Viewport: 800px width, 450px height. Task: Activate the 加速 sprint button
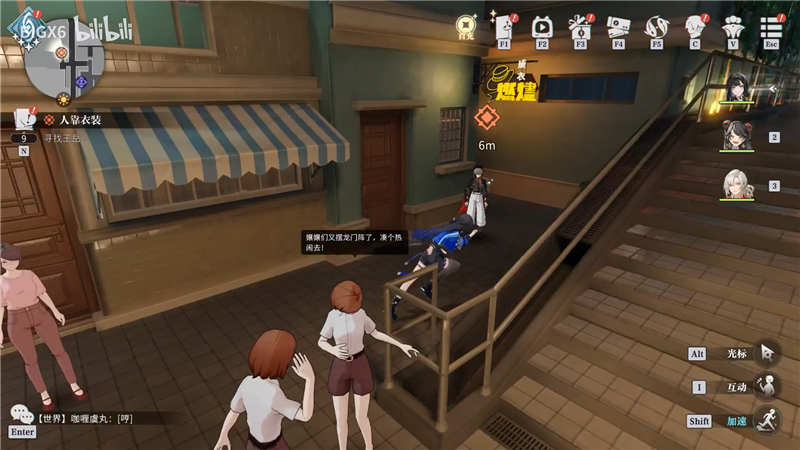point(767,420)
